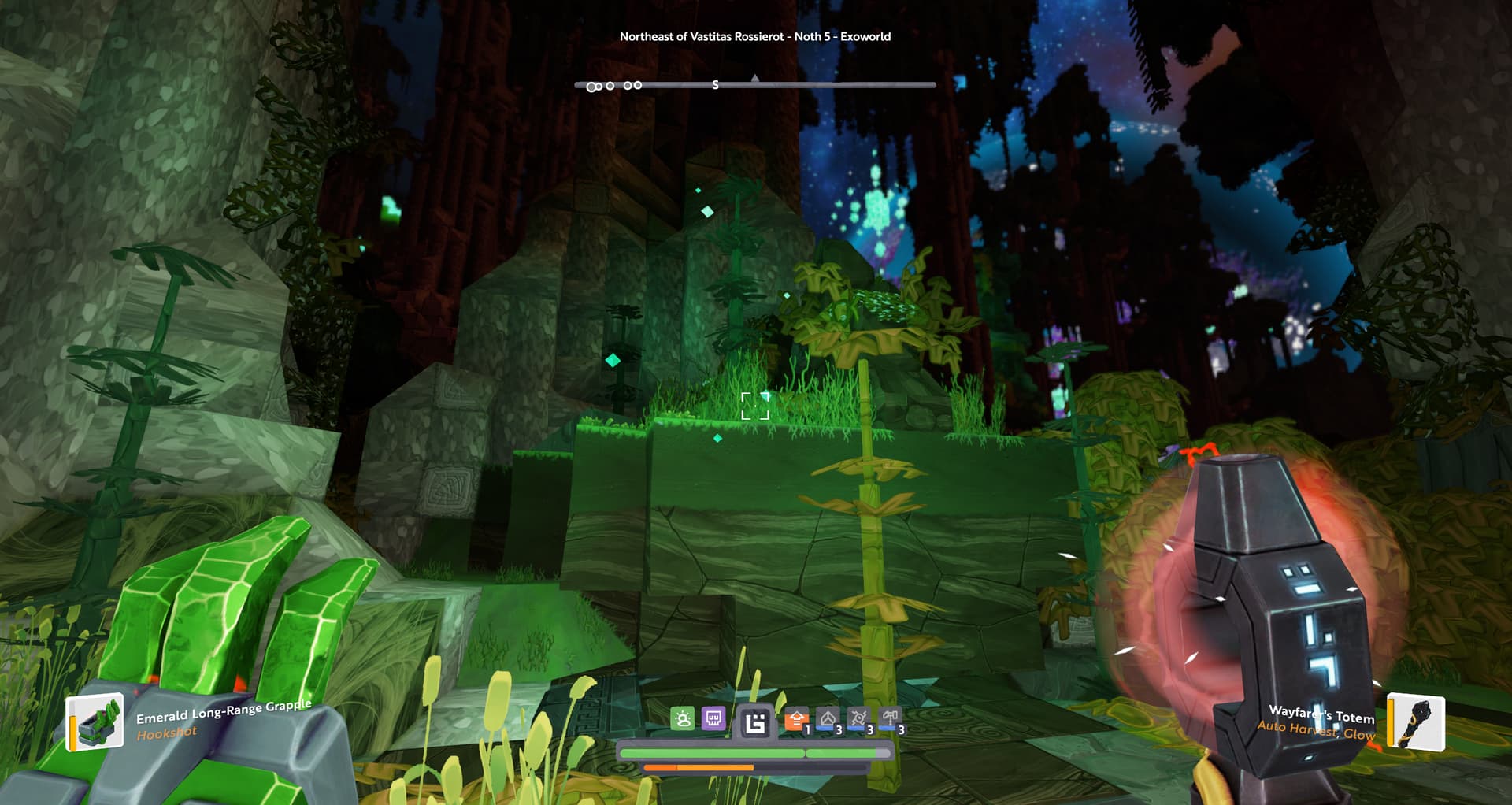
Task: Click the orange up-arrow buff icon
Action: pos(796,719)
